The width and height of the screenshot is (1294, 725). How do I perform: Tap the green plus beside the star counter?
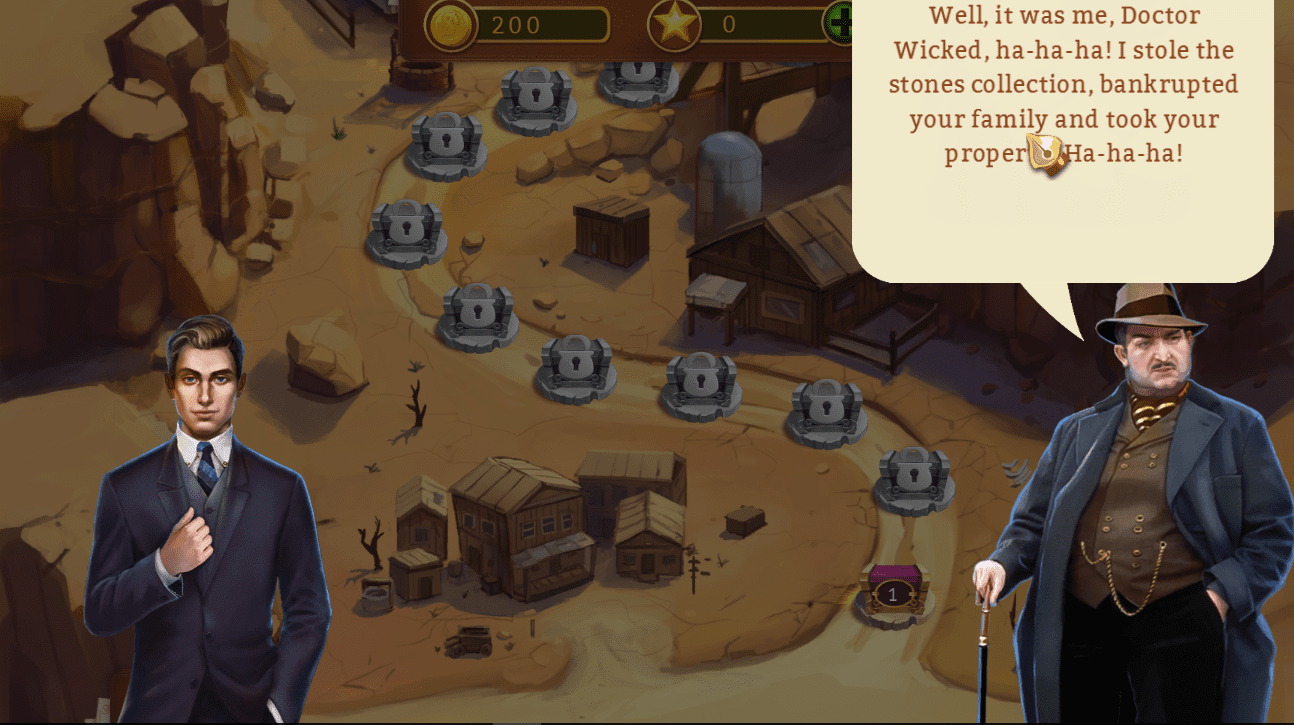pos(838,23)
